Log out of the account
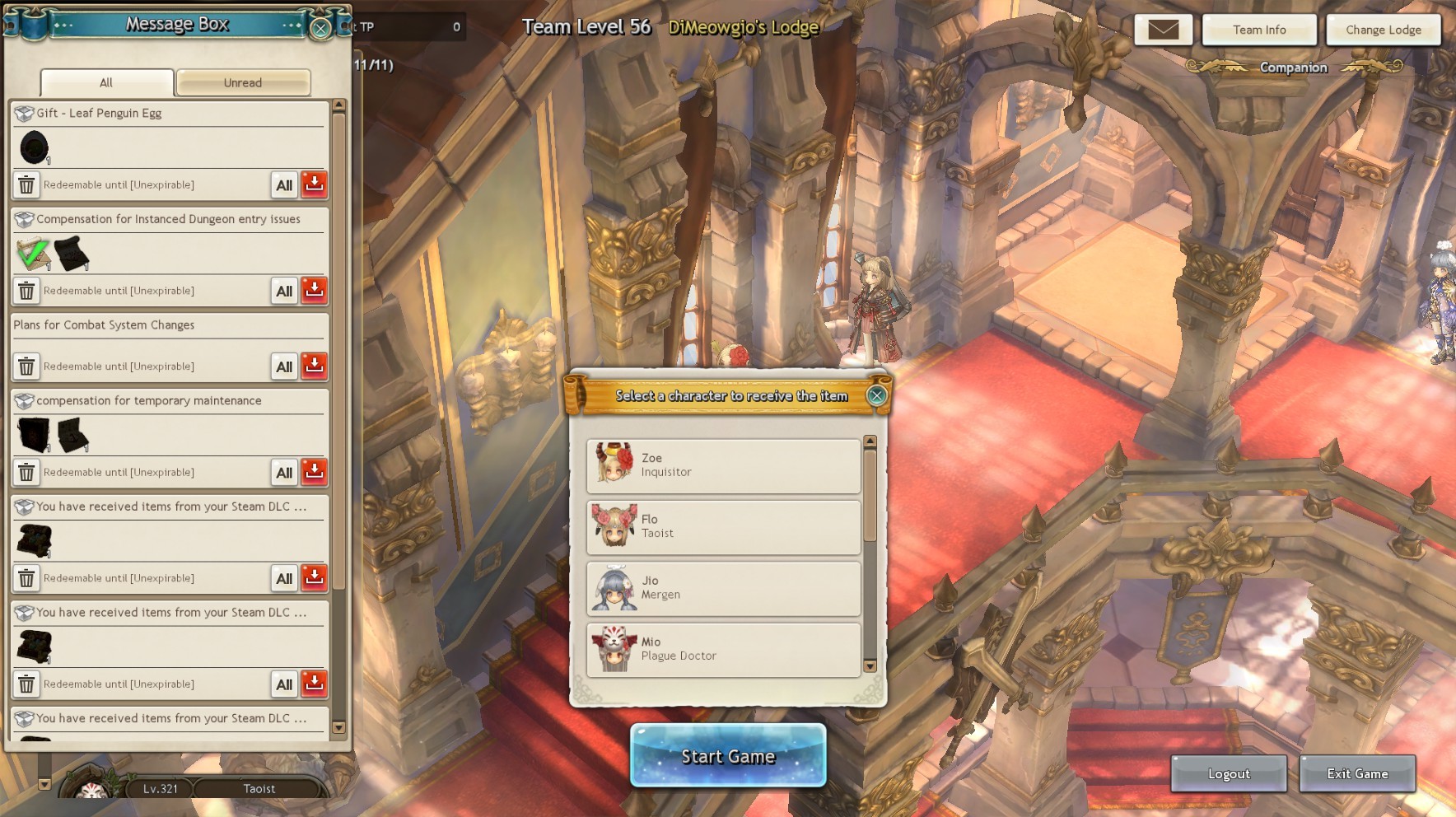This screenshot has height=817, width=1456. pos(1229,773)
